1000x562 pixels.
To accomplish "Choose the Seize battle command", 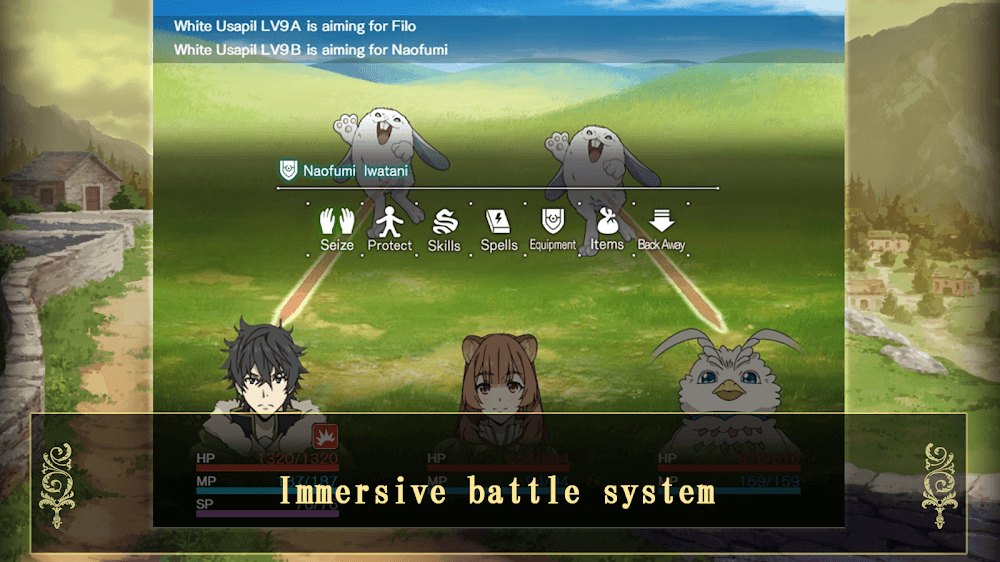I will click(337, 229).
